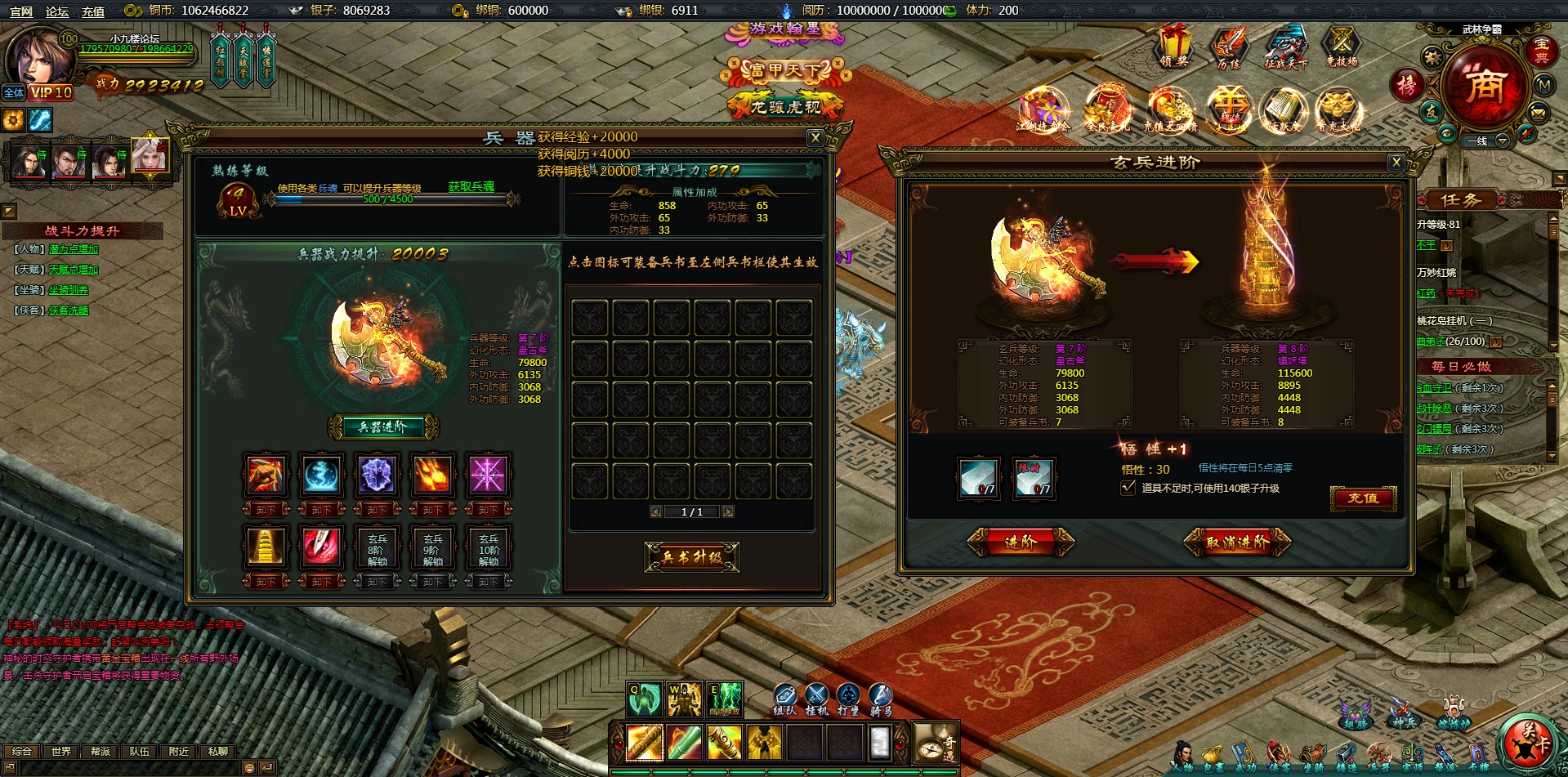Open the 榜 ranking icon
1568x777 pixels.
[x=1407, y=85]
